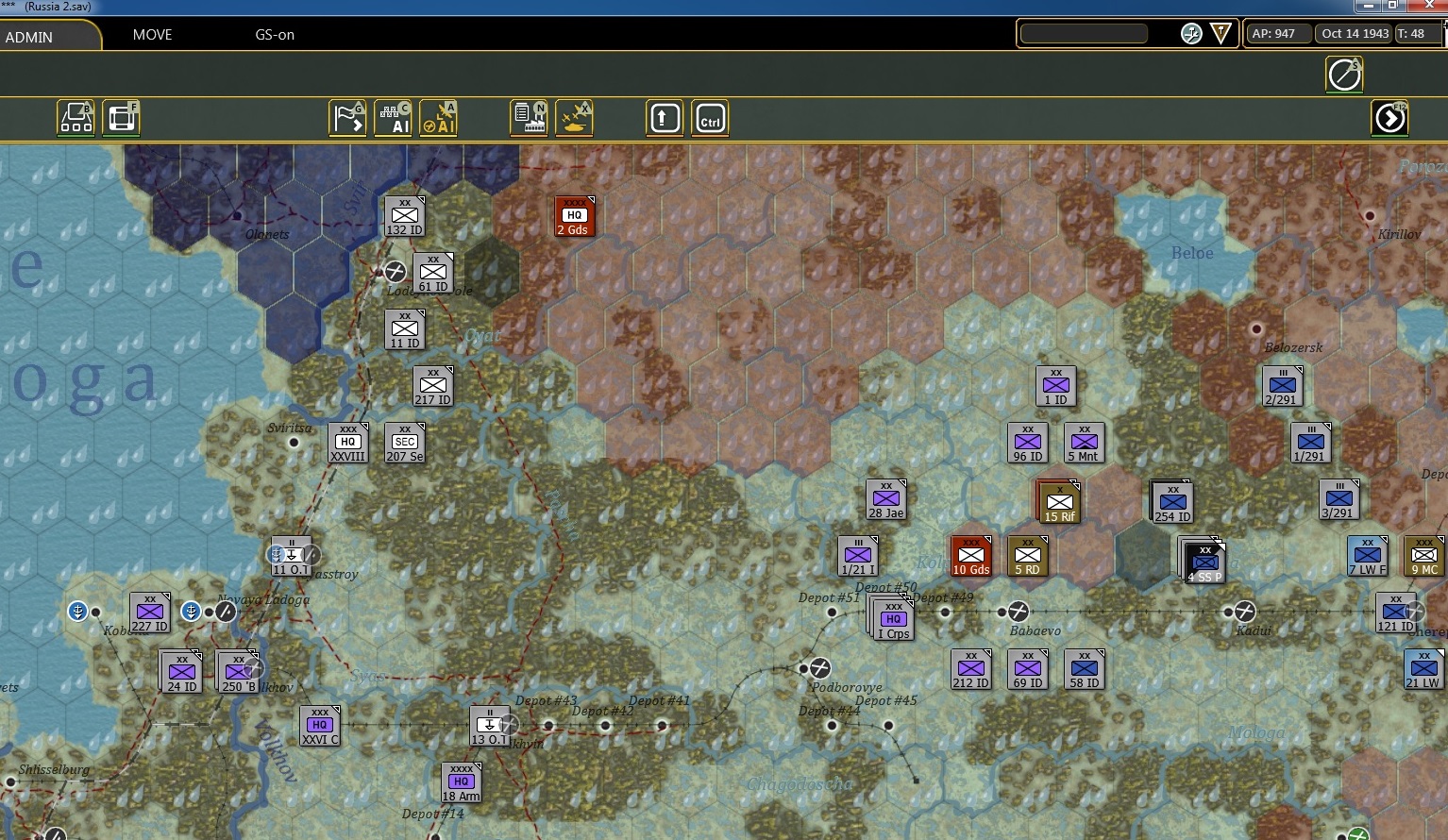Click the AI assist icon labeled A
1448x840 pixels.
pos(439,118)
